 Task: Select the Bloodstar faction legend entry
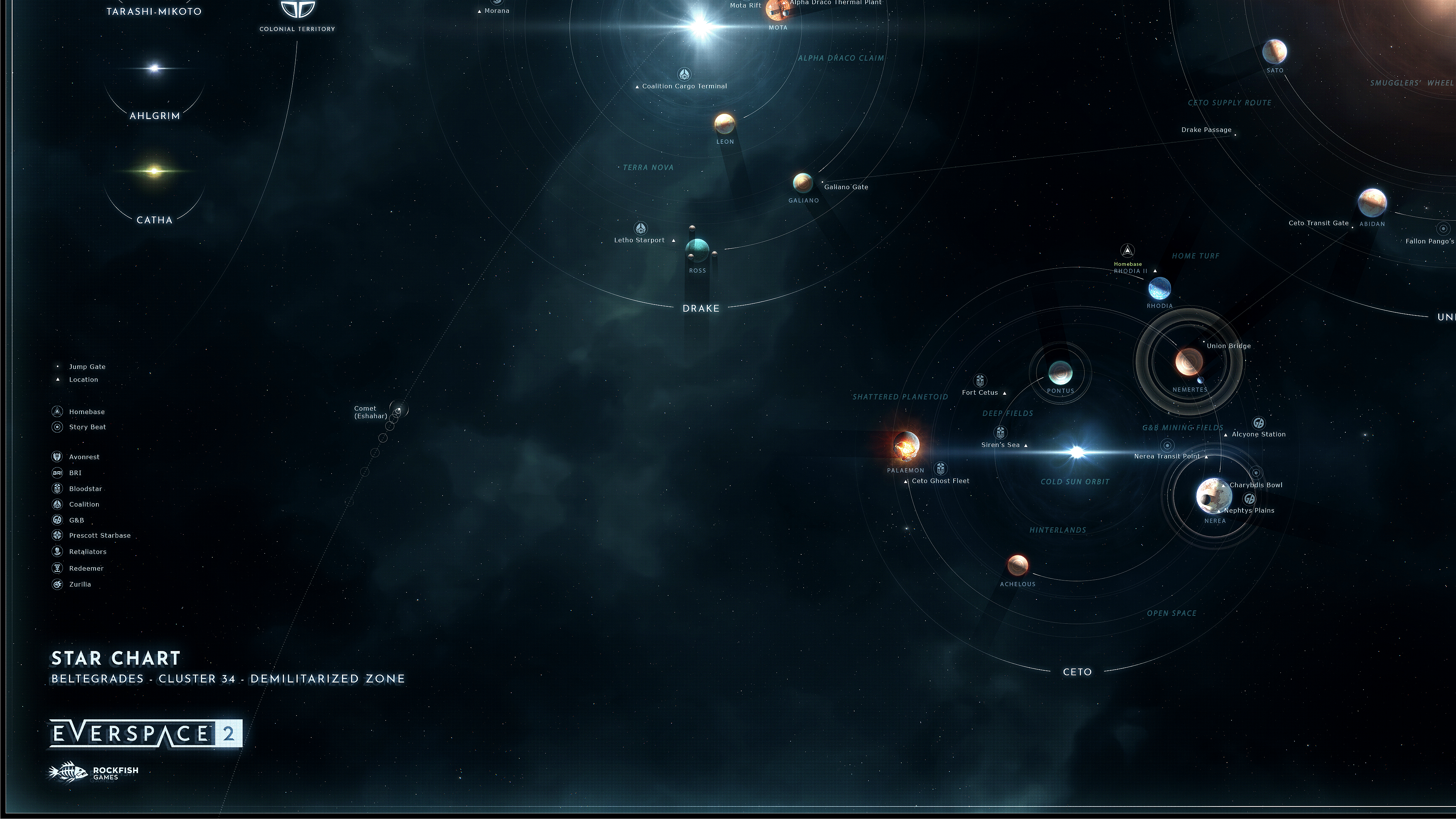click(85, 489)
